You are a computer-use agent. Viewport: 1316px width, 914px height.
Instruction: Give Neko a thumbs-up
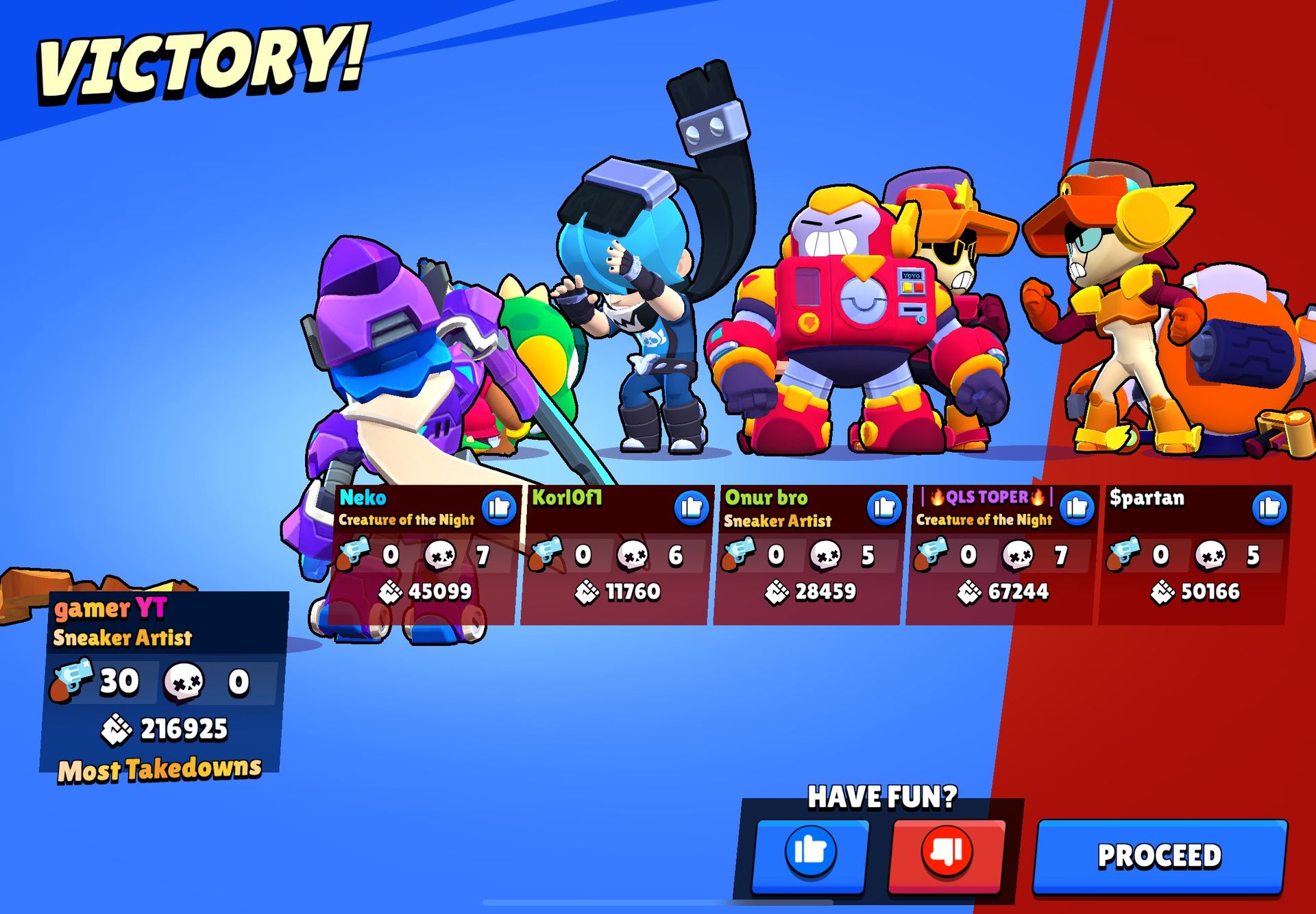tap(499, 508)
